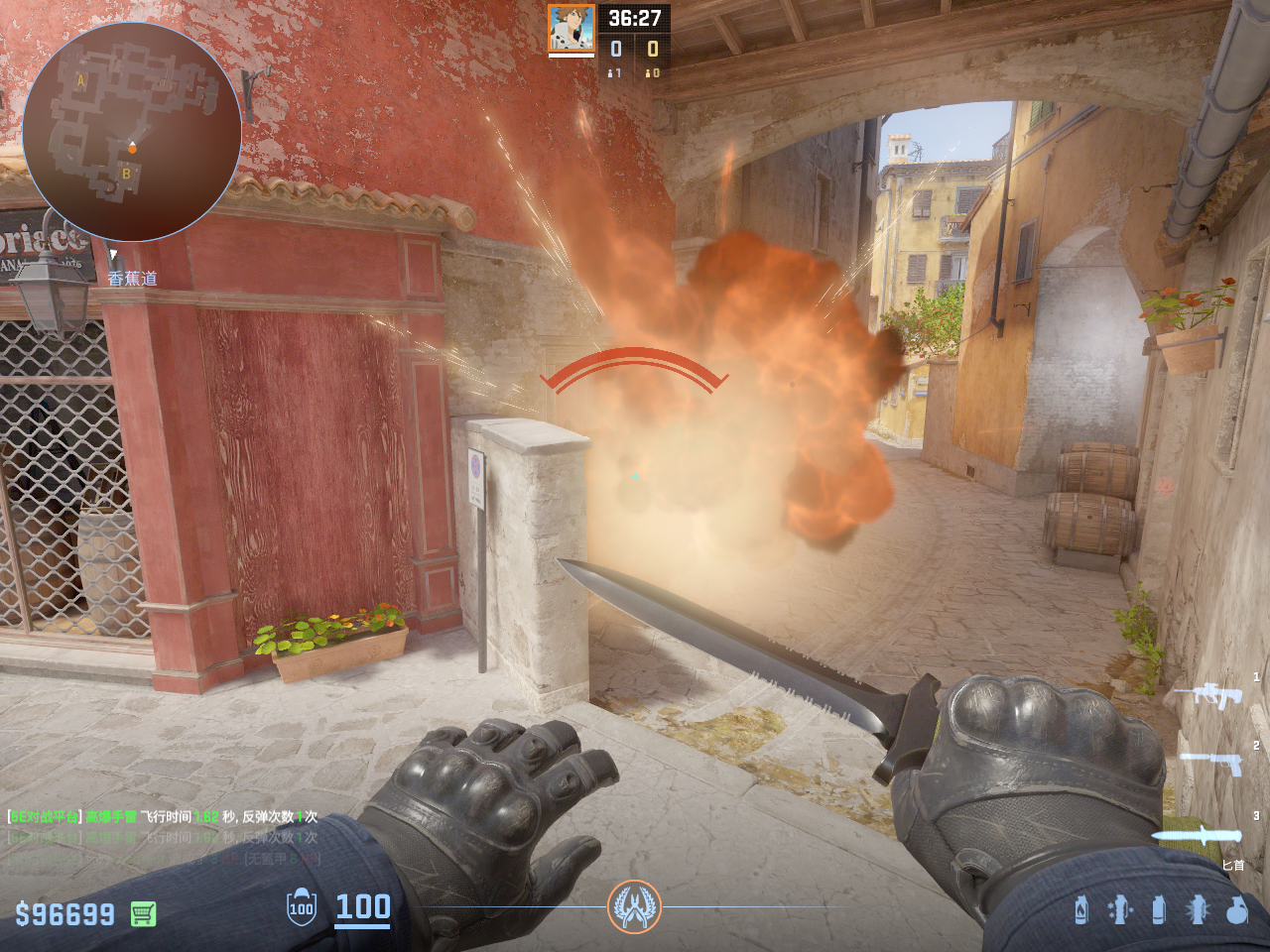Select the decoy grenade icon
This screenshot has width=1270, height=952.
tap(1119, 909)
